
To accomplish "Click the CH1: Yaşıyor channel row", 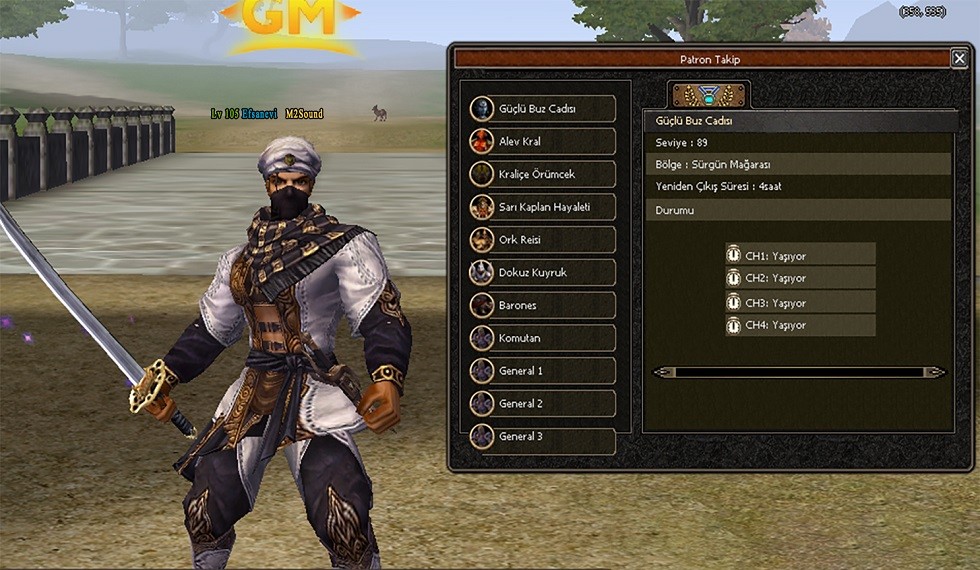I will tap(800, 255).
